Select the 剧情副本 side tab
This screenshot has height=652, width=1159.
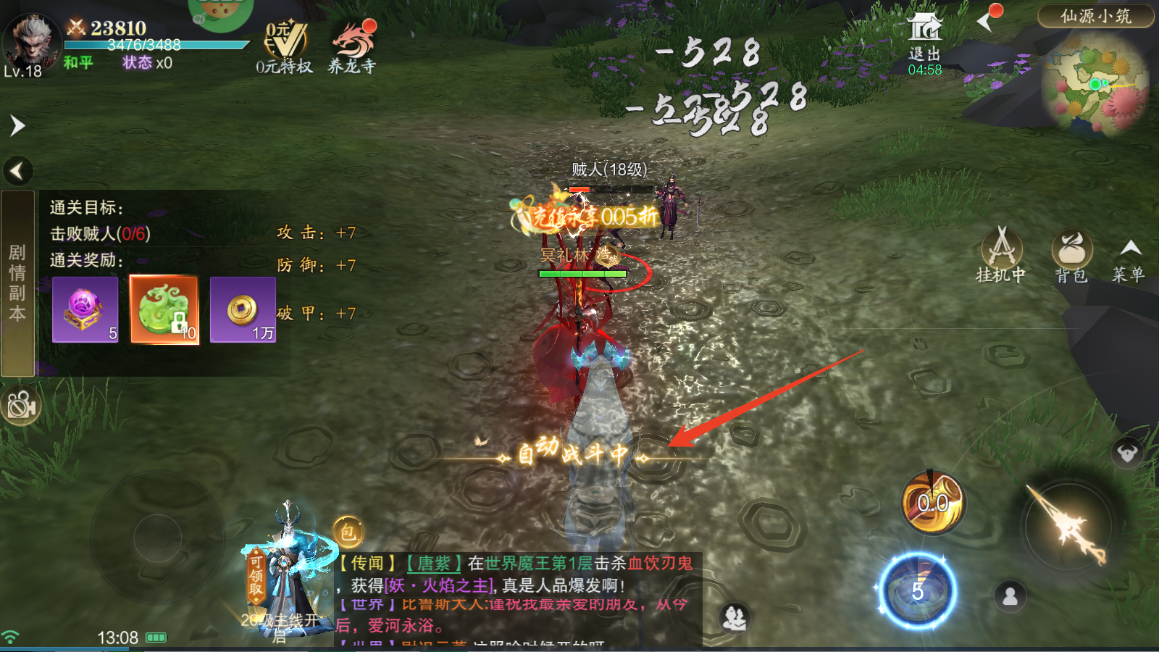(17, 283)
